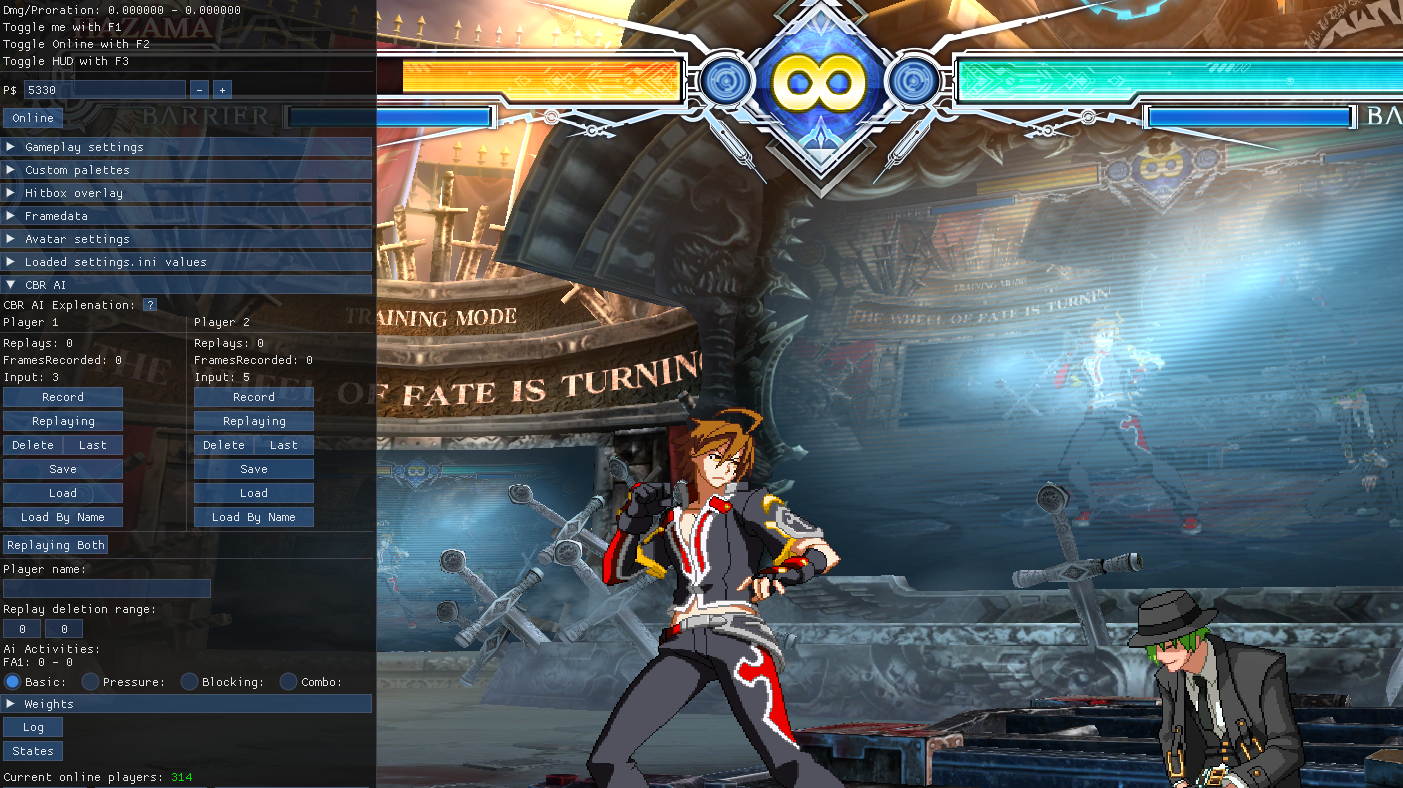
Task: Increase the P$ value with plus
Action: click(x=222, y=90)
